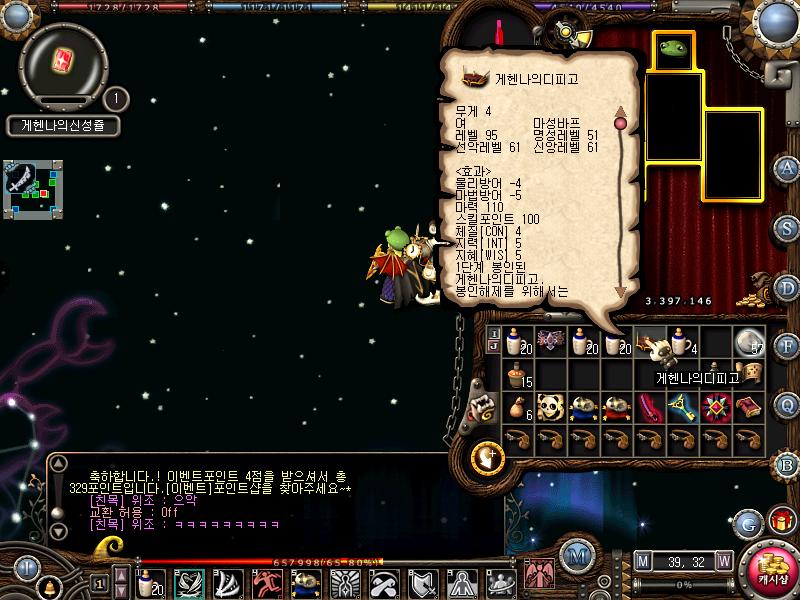Open the cash shop (캐시샵)
This screenshot has width=800, height=600.
(771, 573)
